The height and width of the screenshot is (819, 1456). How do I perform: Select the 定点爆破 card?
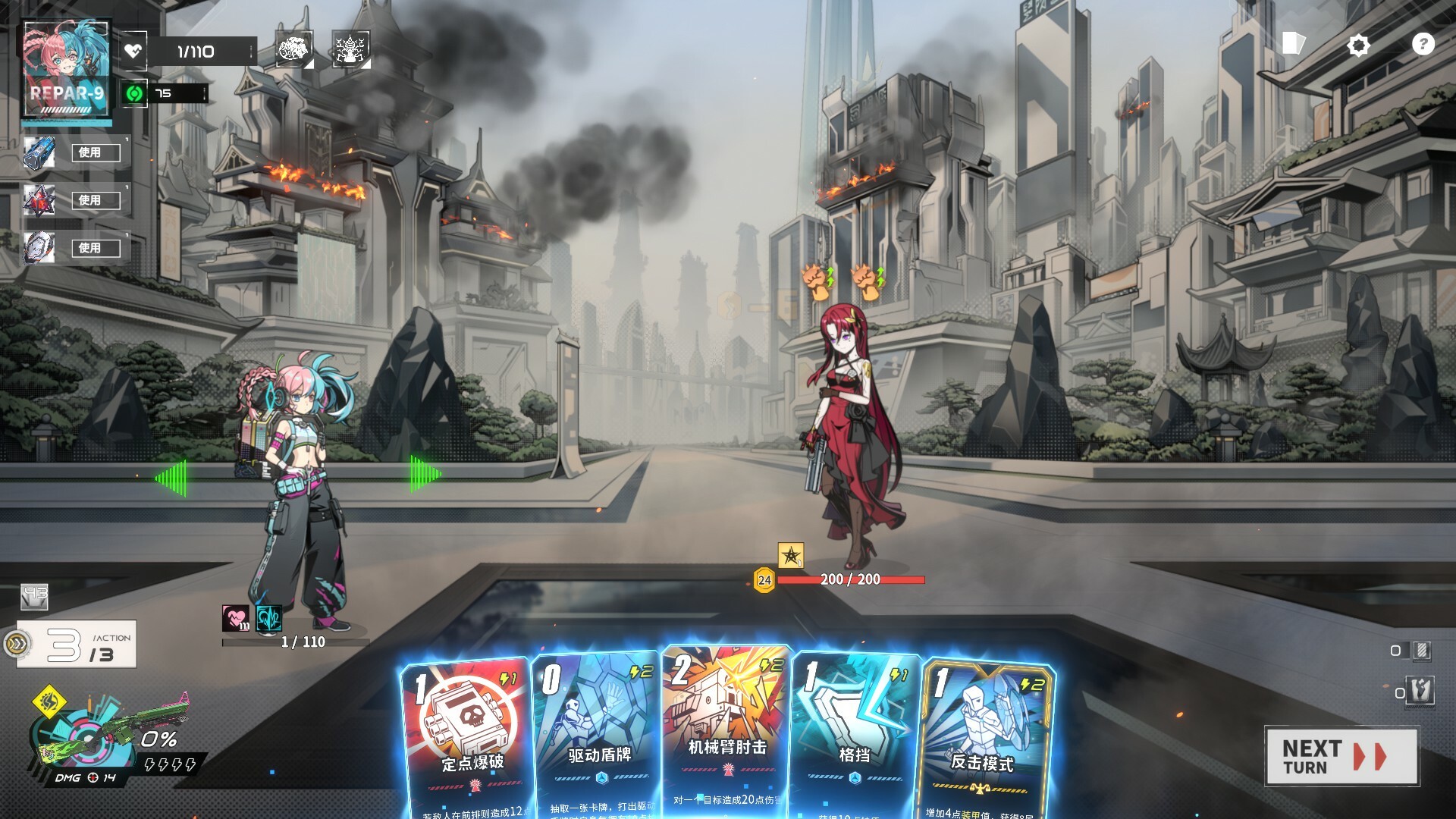466,736
